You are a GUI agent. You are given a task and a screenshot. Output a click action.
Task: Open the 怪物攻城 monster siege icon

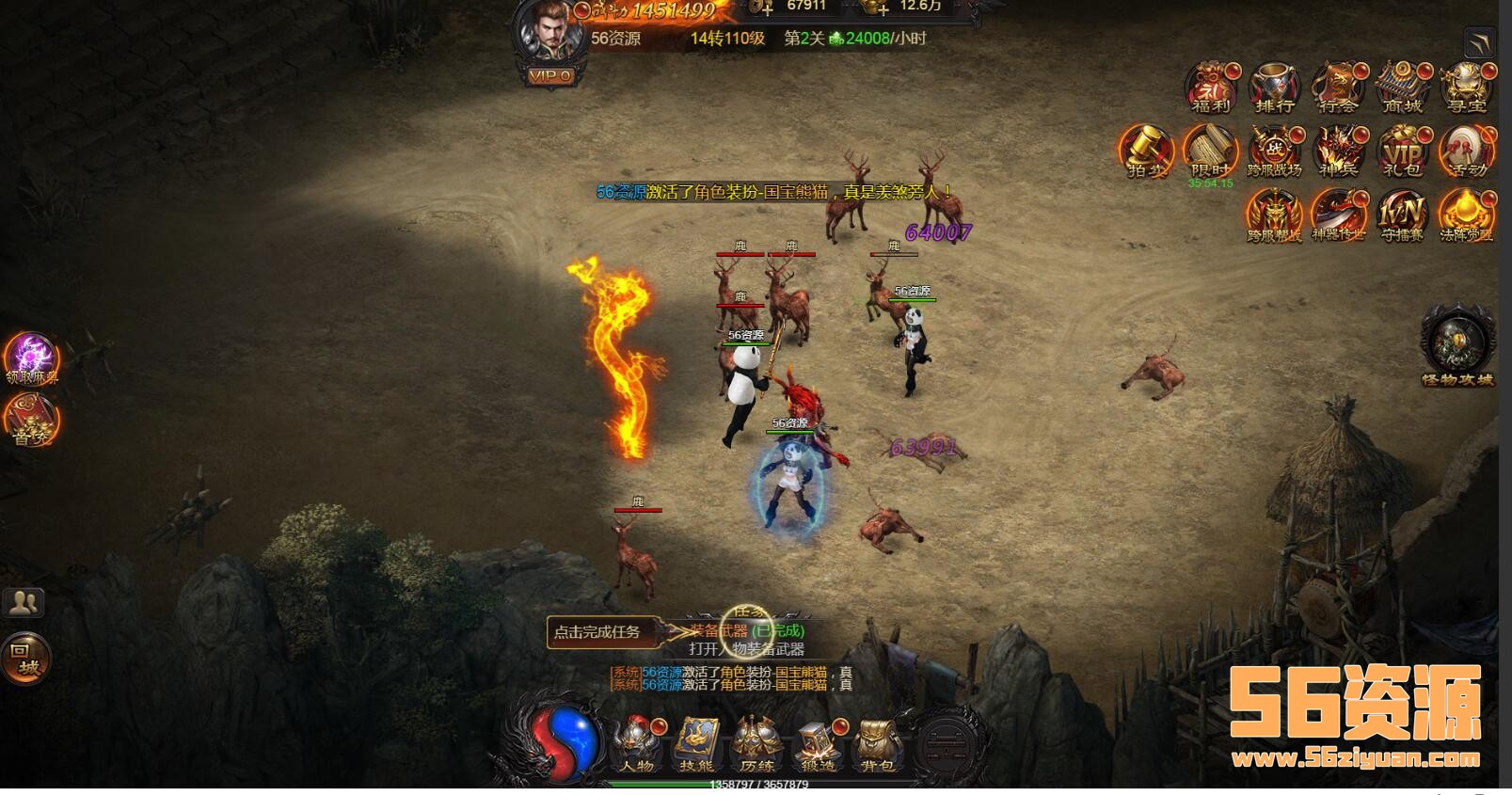coord(1457,344)
